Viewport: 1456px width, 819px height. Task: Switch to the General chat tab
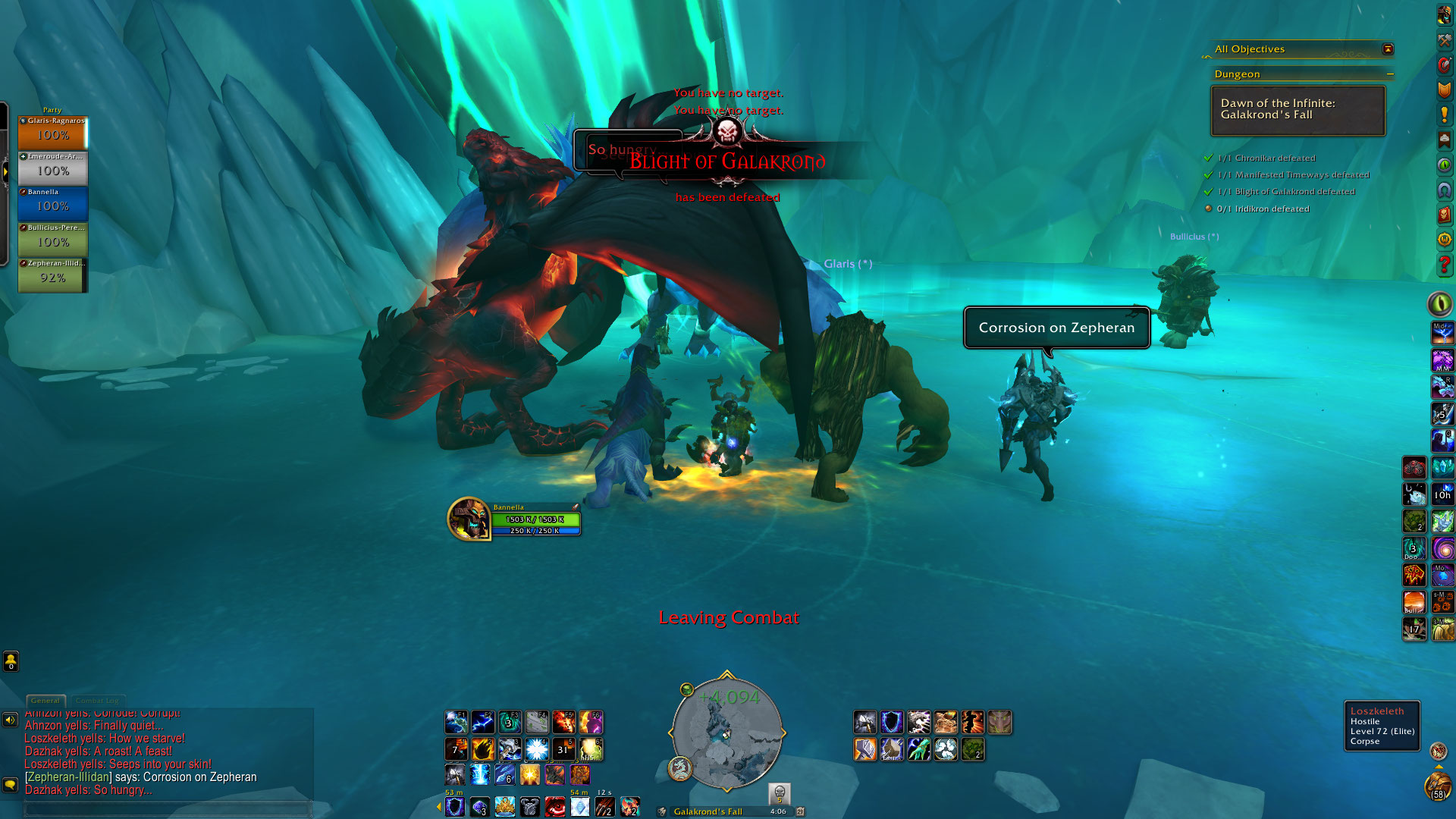coord(45,701)
